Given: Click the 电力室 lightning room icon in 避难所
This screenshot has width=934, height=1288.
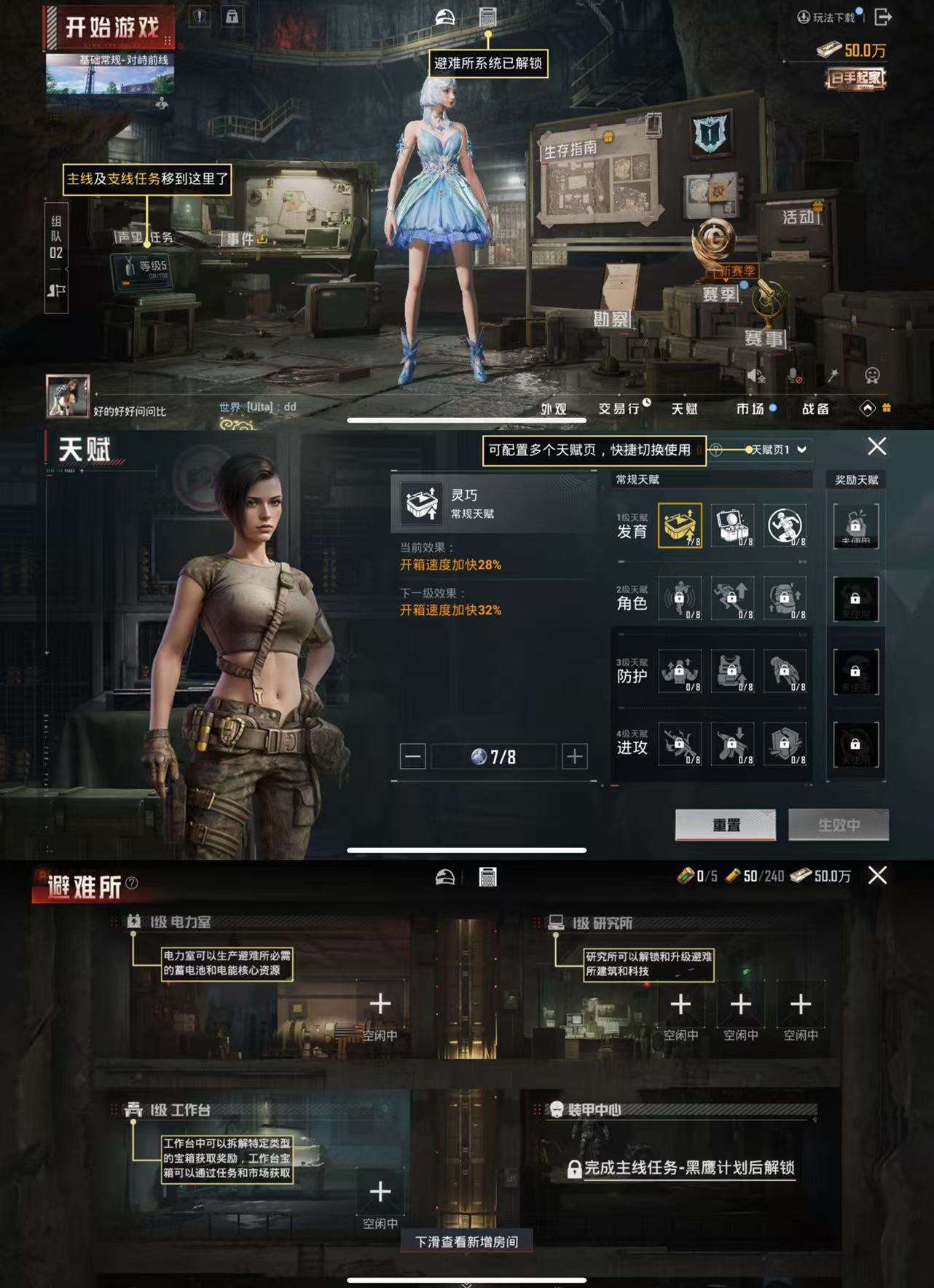Looking at the screenshot, I should tap(132, 921).
